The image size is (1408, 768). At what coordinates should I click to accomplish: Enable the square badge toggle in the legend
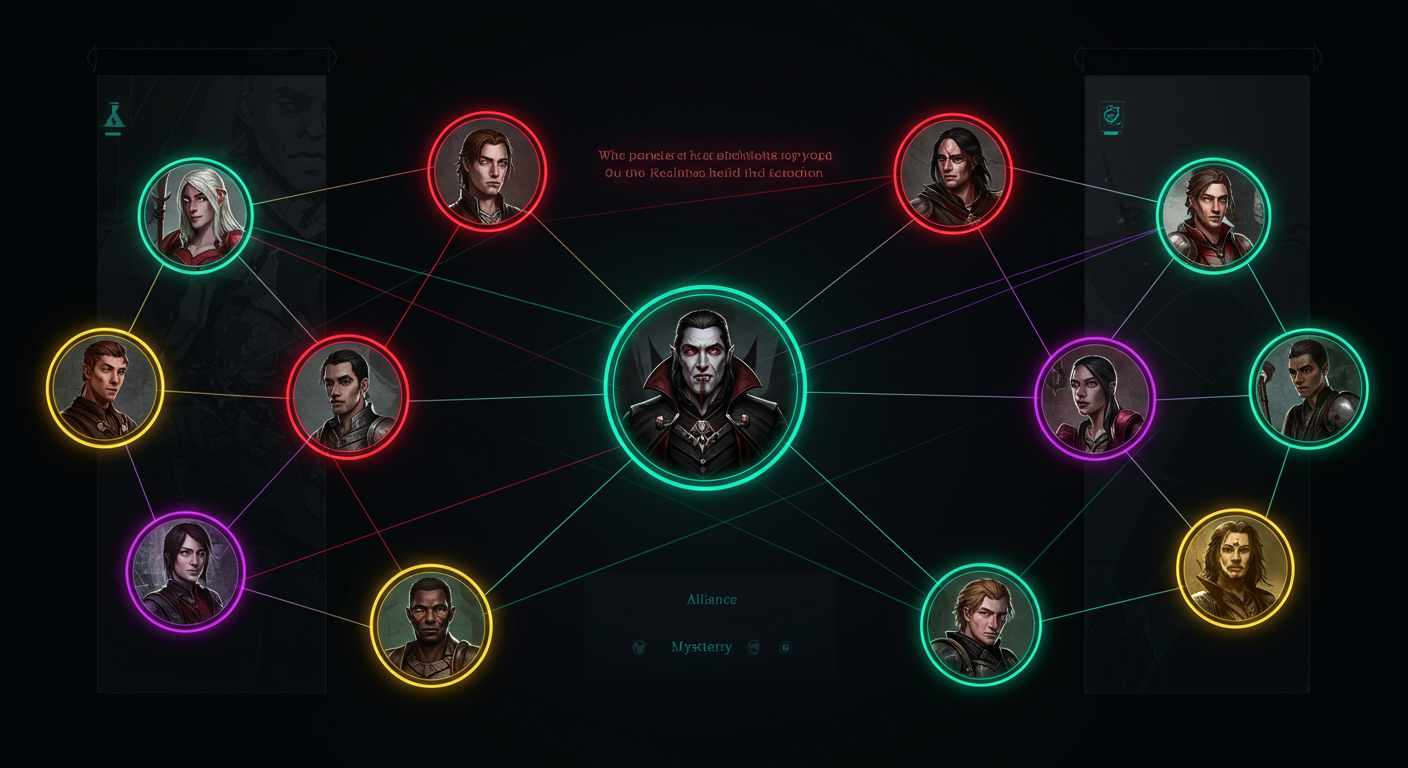786,647
